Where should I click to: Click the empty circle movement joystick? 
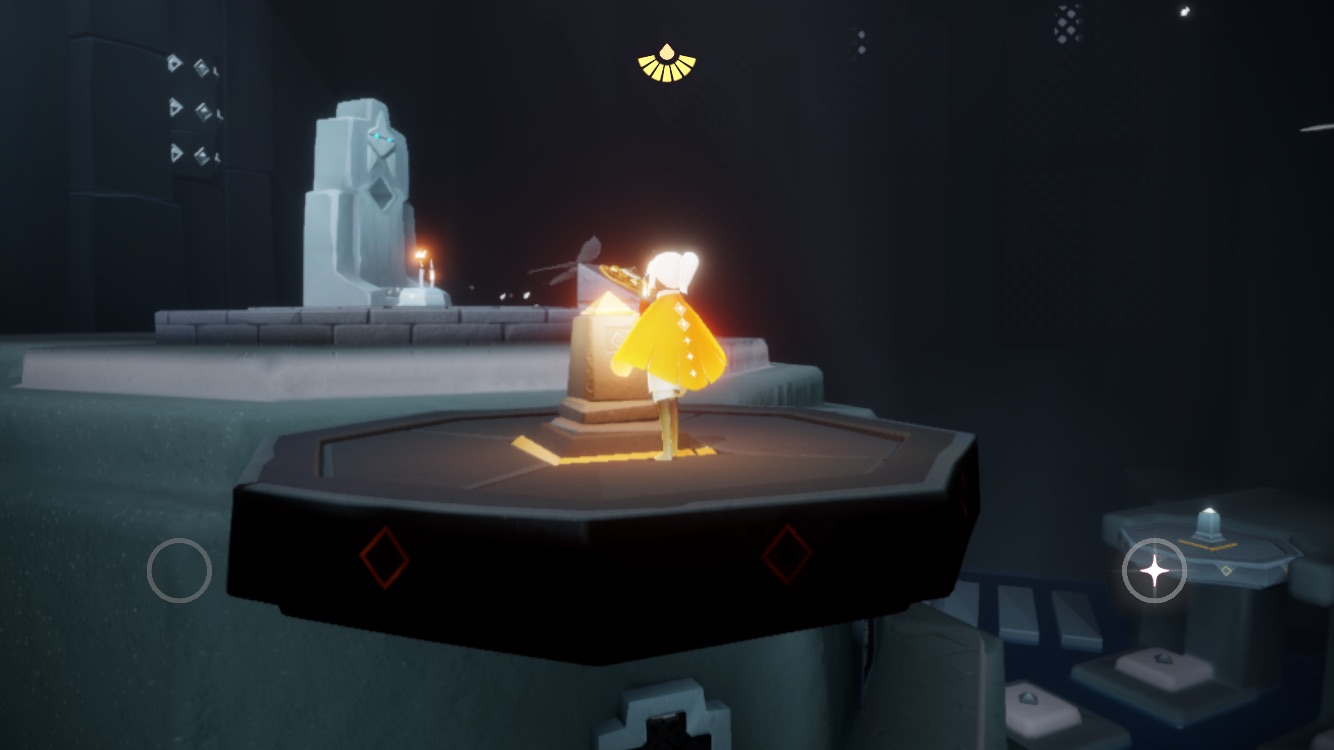click(x=179, y=571)
